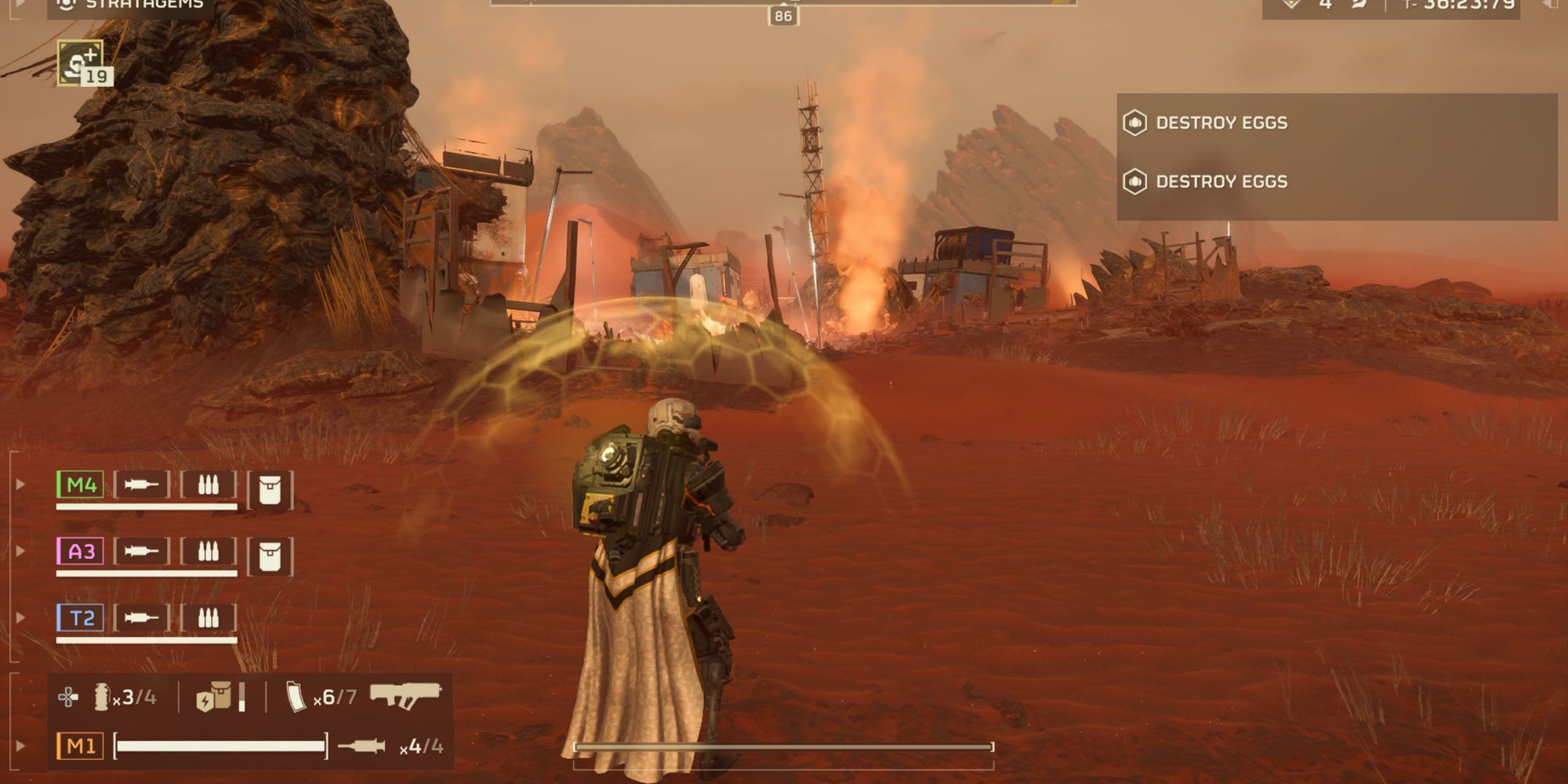Select the first Destroy Eggs objective entry
The width and height of the screenshot is (1568, 784).
click(1223, 122)
